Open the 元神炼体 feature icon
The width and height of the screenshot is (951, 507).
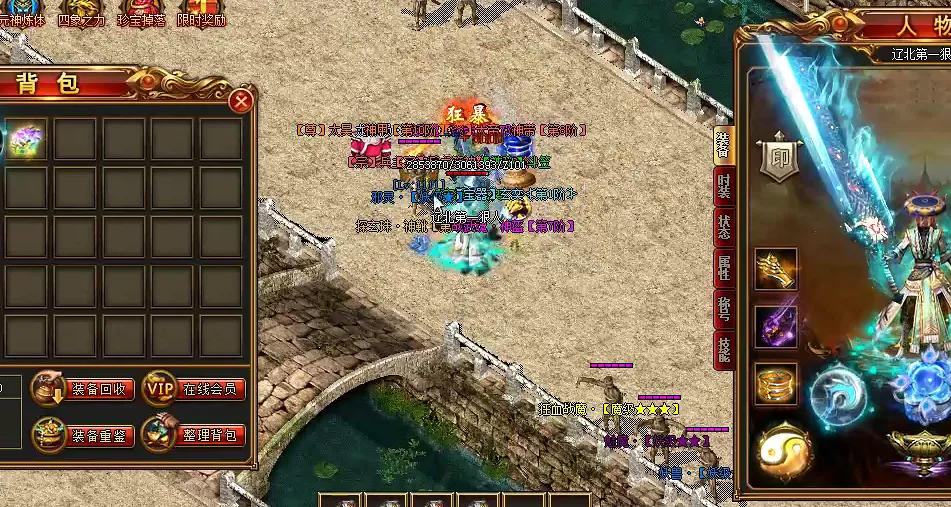(22, 13)
